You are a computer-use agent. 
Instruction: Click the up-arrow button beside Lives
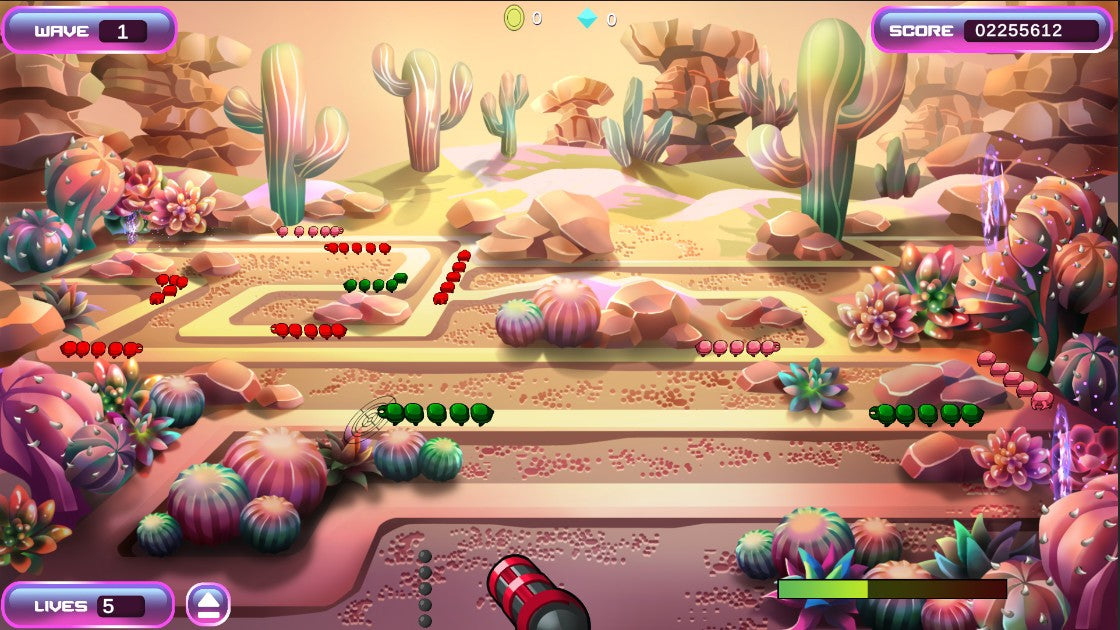coord(208,604)
